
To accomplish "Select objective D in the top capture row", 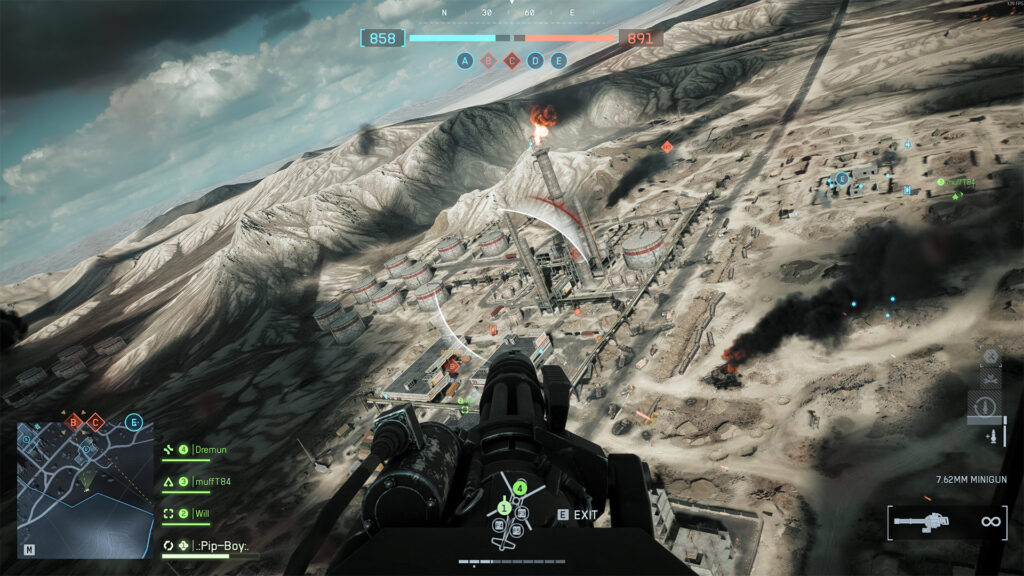I will (535, 60).
